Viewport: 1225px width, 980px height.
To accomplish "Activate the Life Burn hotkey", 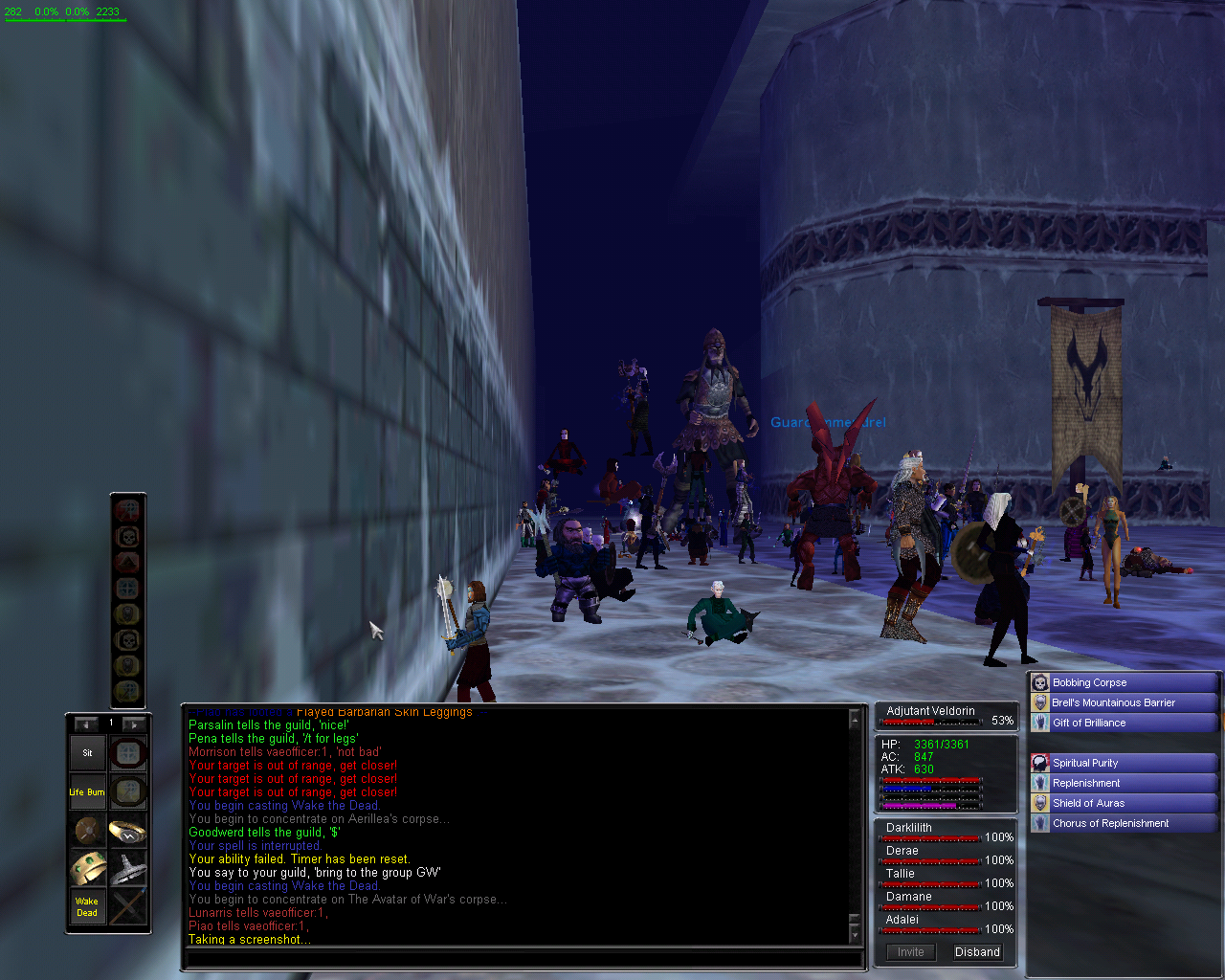I will 87,792.
